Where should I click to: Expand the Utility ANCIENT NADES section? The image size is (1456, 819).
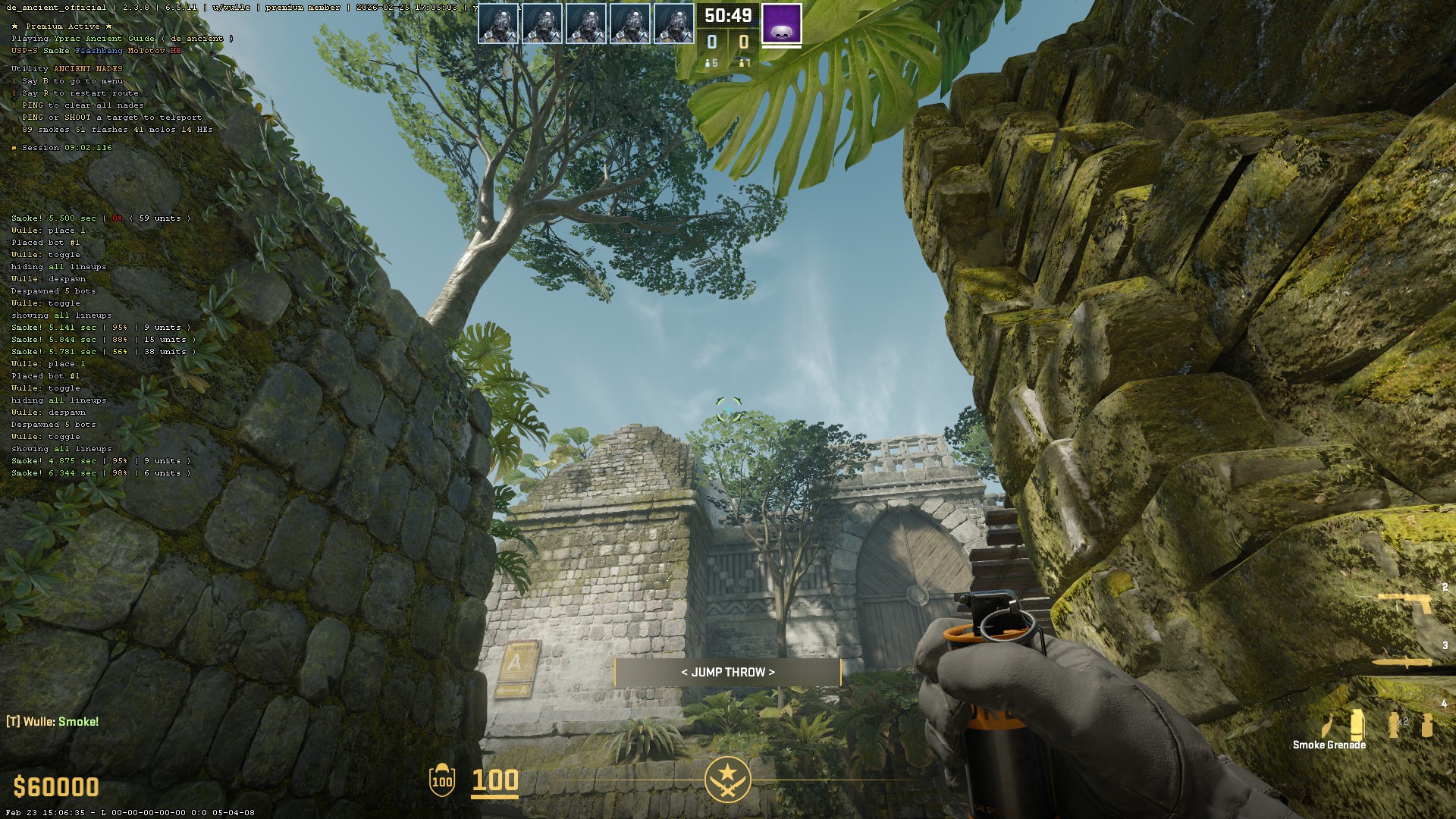pos(66,67)
